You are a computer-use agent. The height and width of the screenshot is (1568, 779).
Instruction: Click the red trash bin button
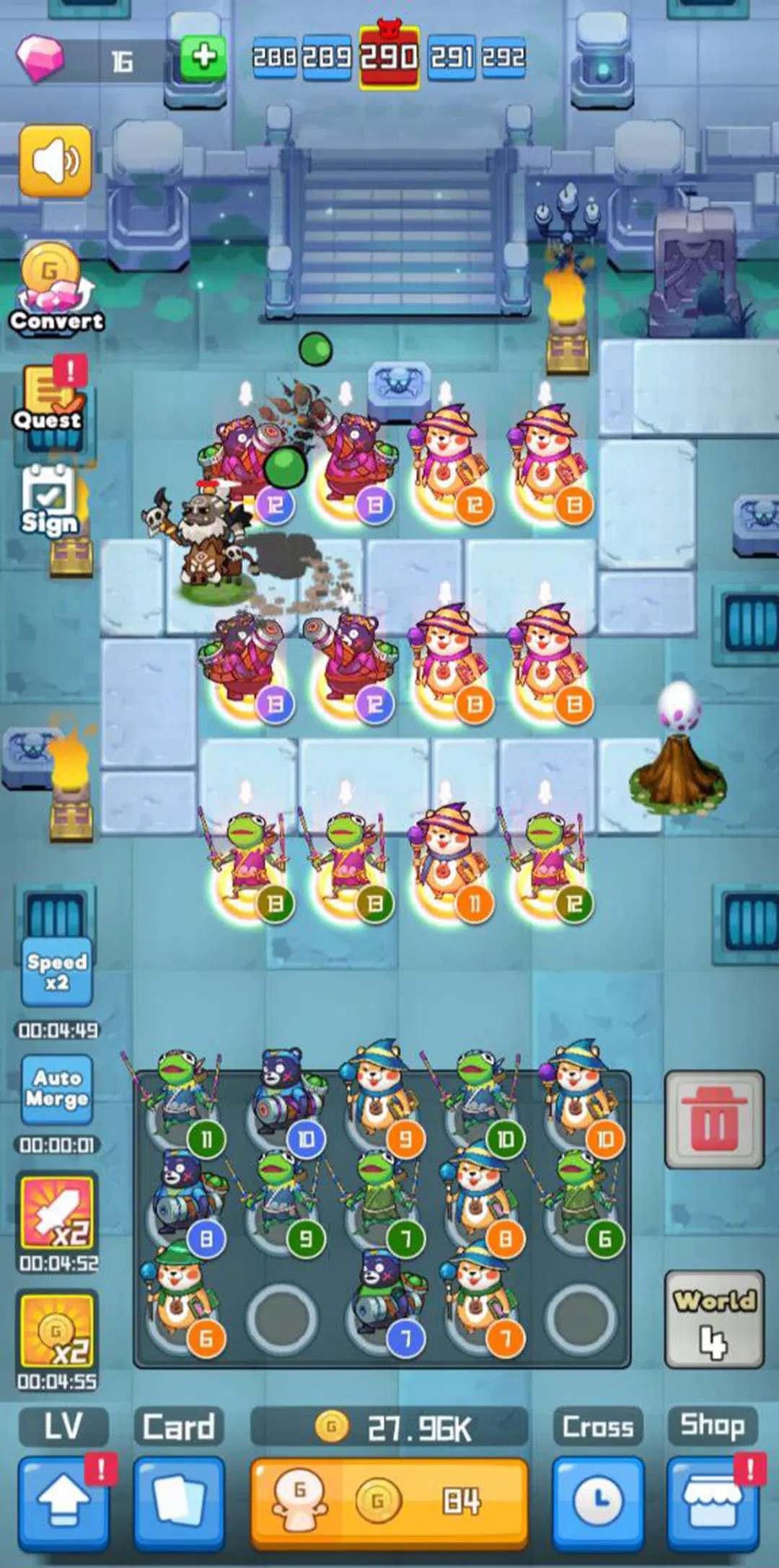[713, 1120]
